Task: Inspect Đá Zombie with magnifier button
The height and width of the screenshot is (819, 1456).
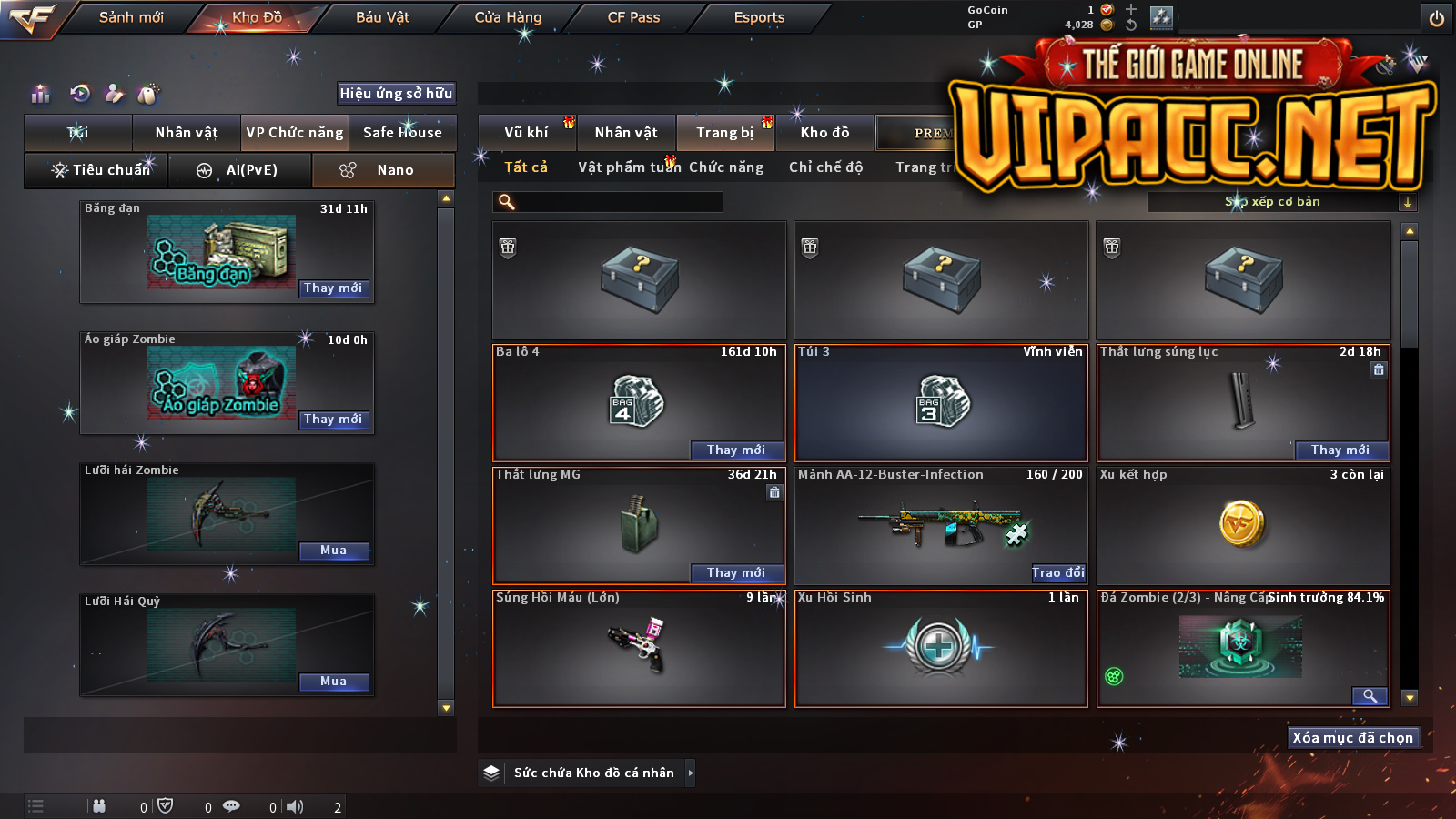Action: tap(1370, 696)
